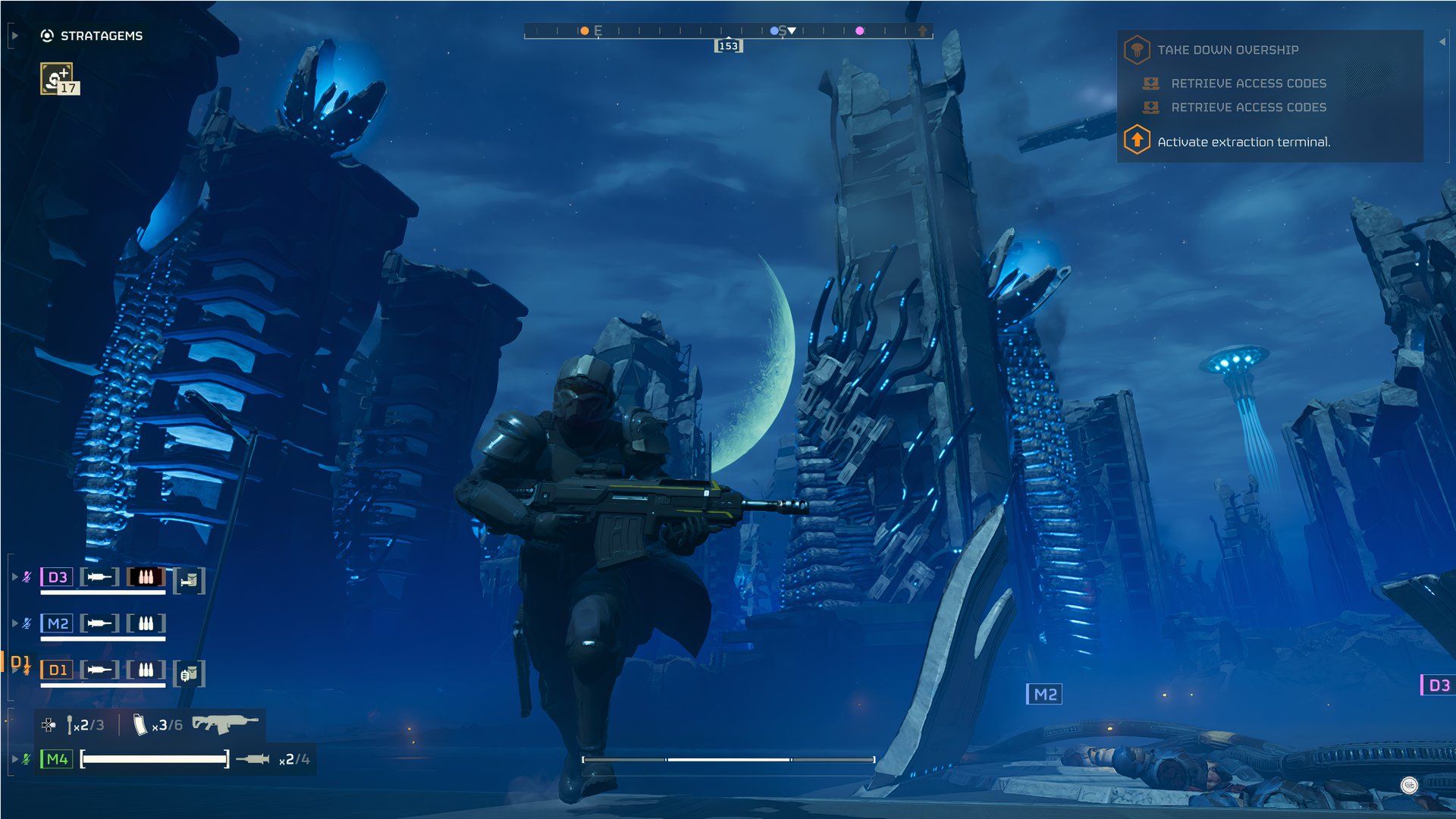Click the second Retrieve Access Codes objective text
Screen dimensions: 1456x819
1248,108
